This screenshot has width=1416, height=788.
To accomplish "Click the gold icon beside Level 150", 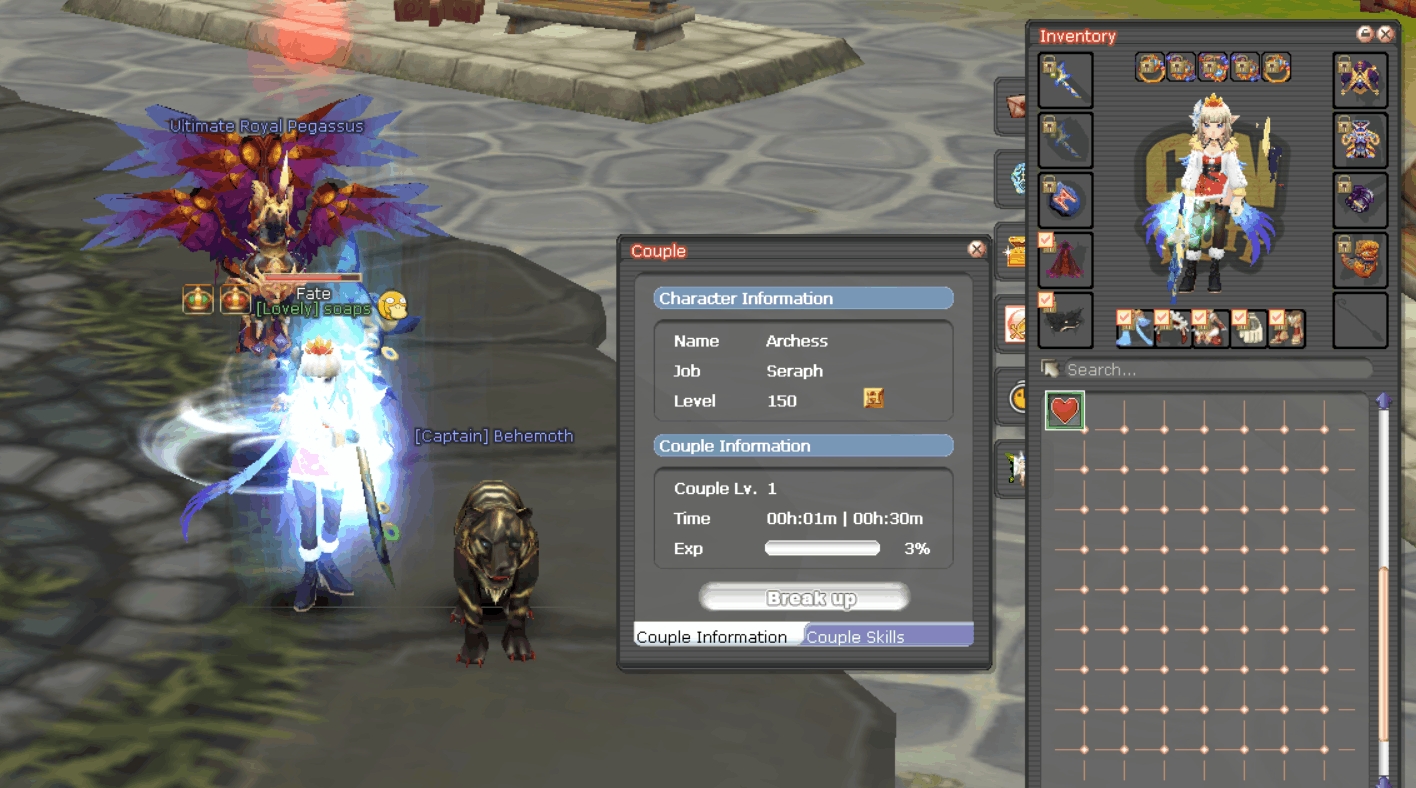I will [873, 399].
